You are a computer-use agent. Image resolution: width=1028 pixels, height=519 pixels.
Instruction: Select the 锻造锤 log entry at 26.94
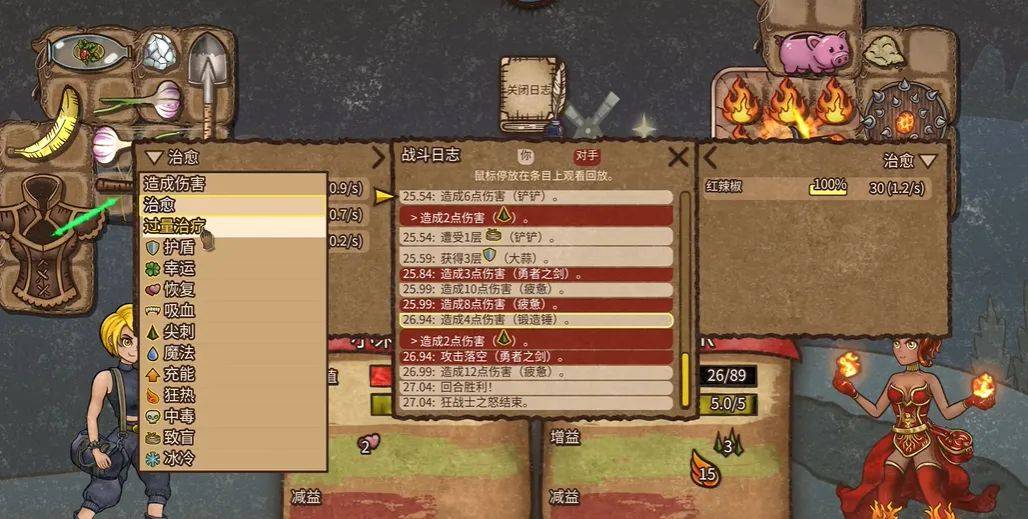(535, 320)
